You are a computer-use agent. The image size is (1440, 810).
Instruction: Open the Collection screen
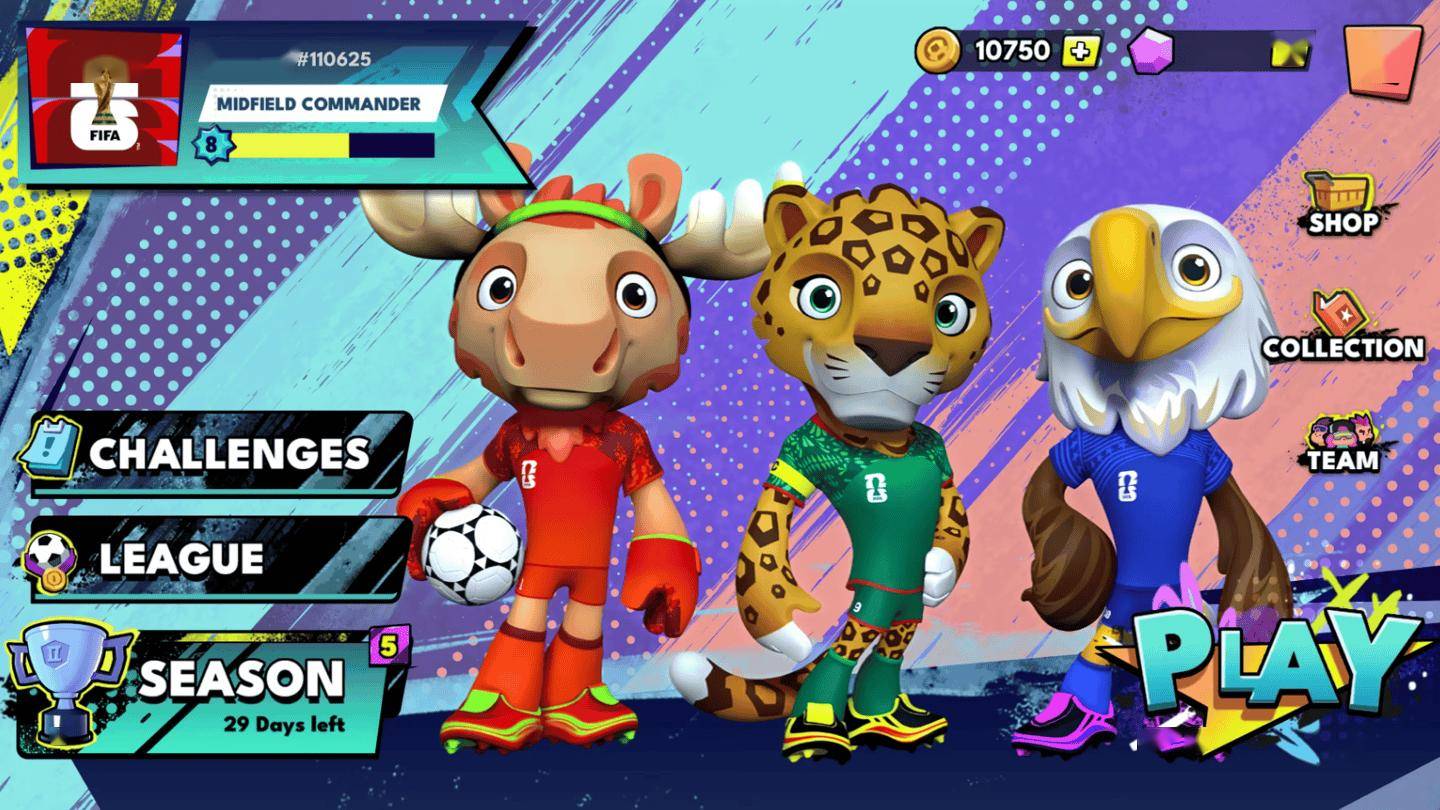pos(1342,328)
